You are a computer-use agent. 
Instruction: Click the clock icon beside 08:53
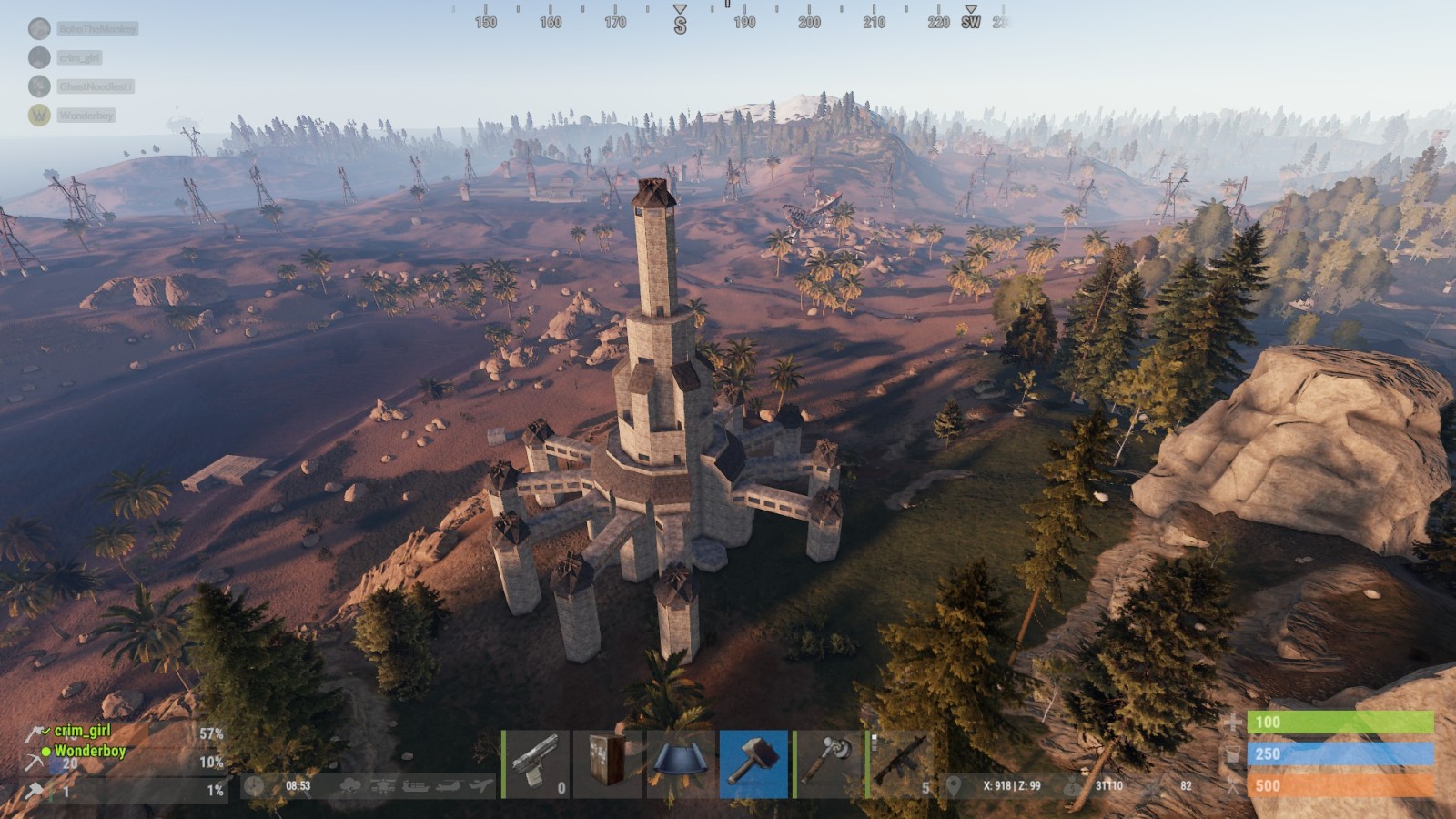point(255,786)
